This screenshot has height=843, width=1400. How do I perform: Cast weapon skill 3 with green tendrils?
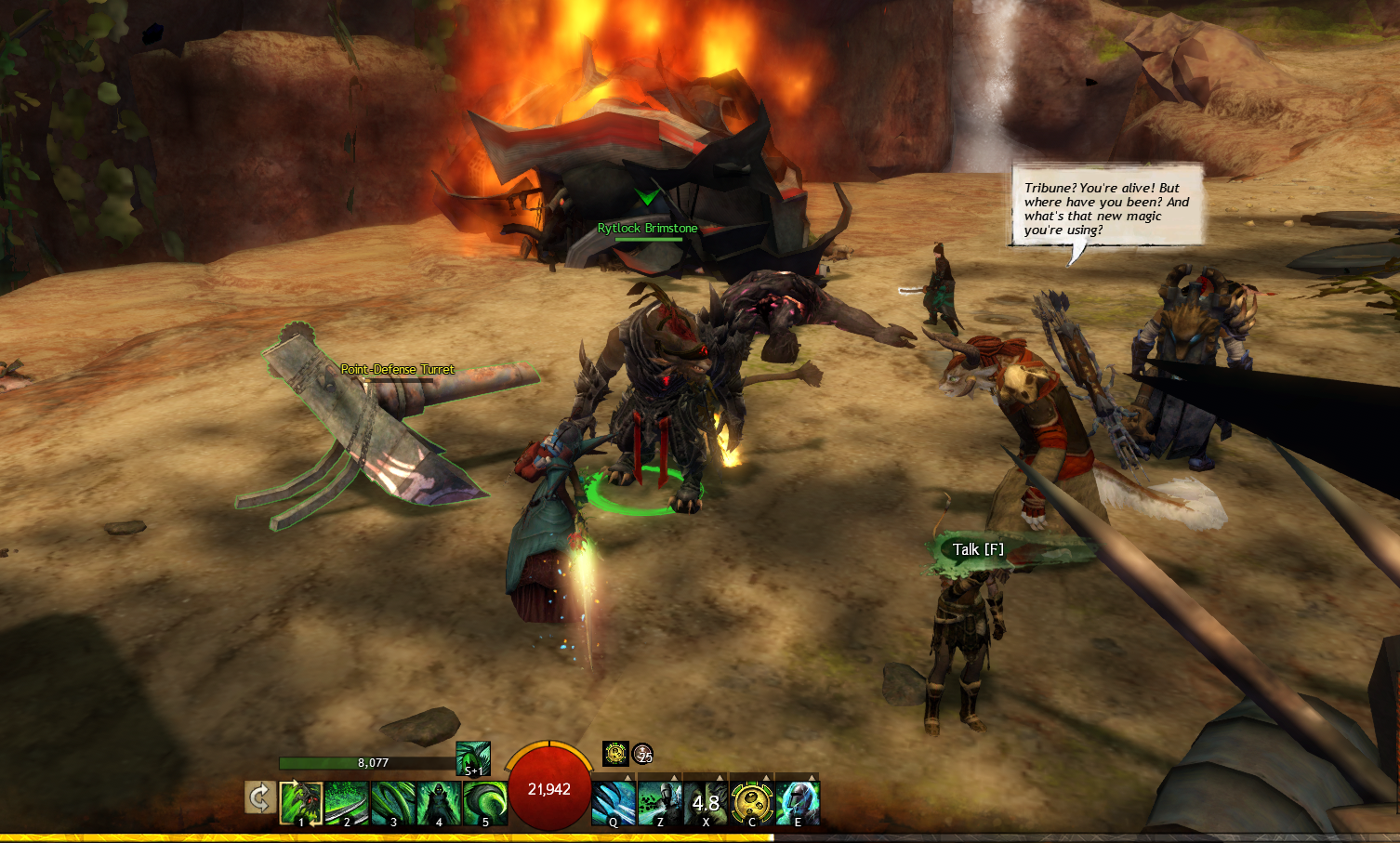[x=393, y=803]
